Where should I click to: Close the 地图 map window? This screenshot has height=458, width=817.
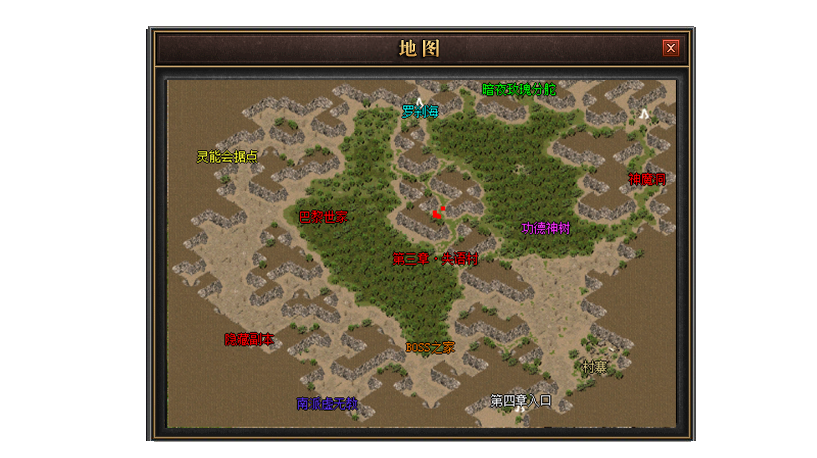coord(671,47)
